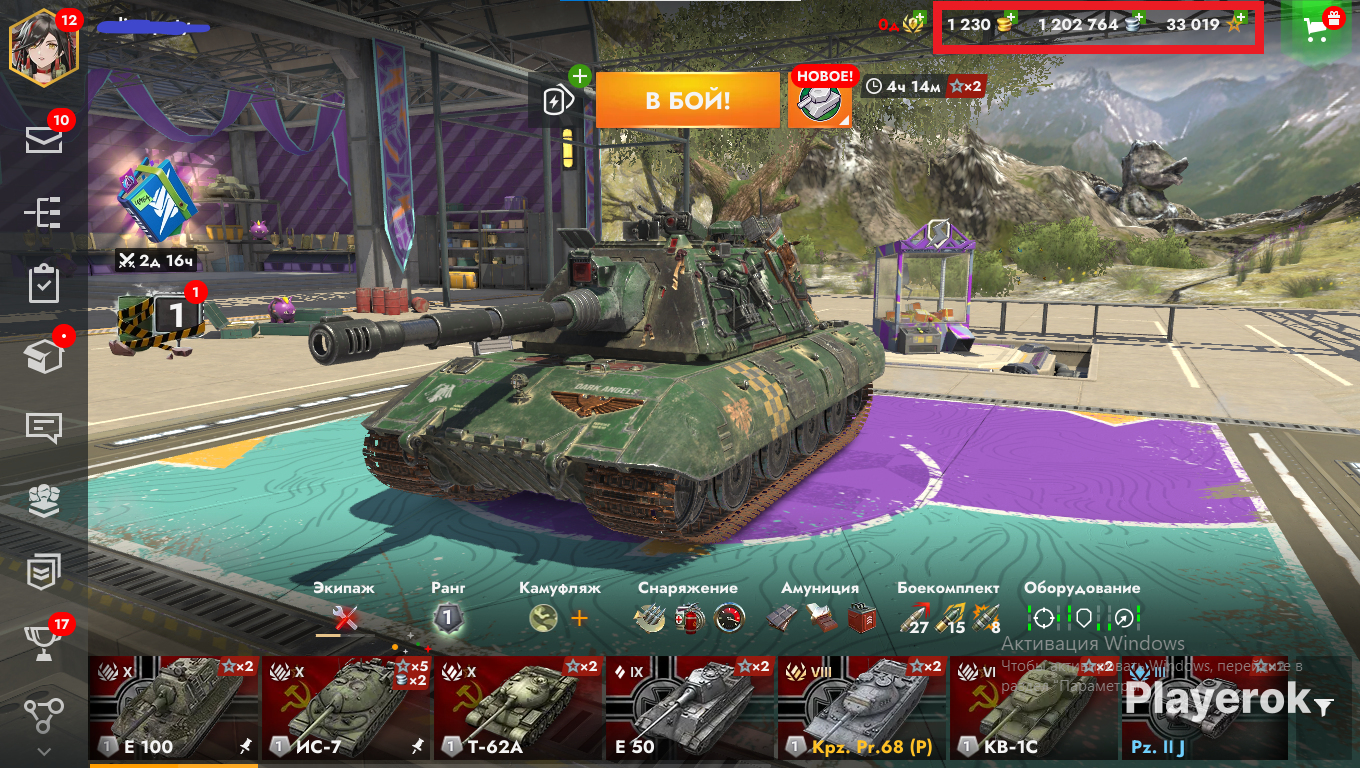Open the Экипаж crew section
Image resolution: width=1360 pixels, height=768 pixels.
coord(345,618)
